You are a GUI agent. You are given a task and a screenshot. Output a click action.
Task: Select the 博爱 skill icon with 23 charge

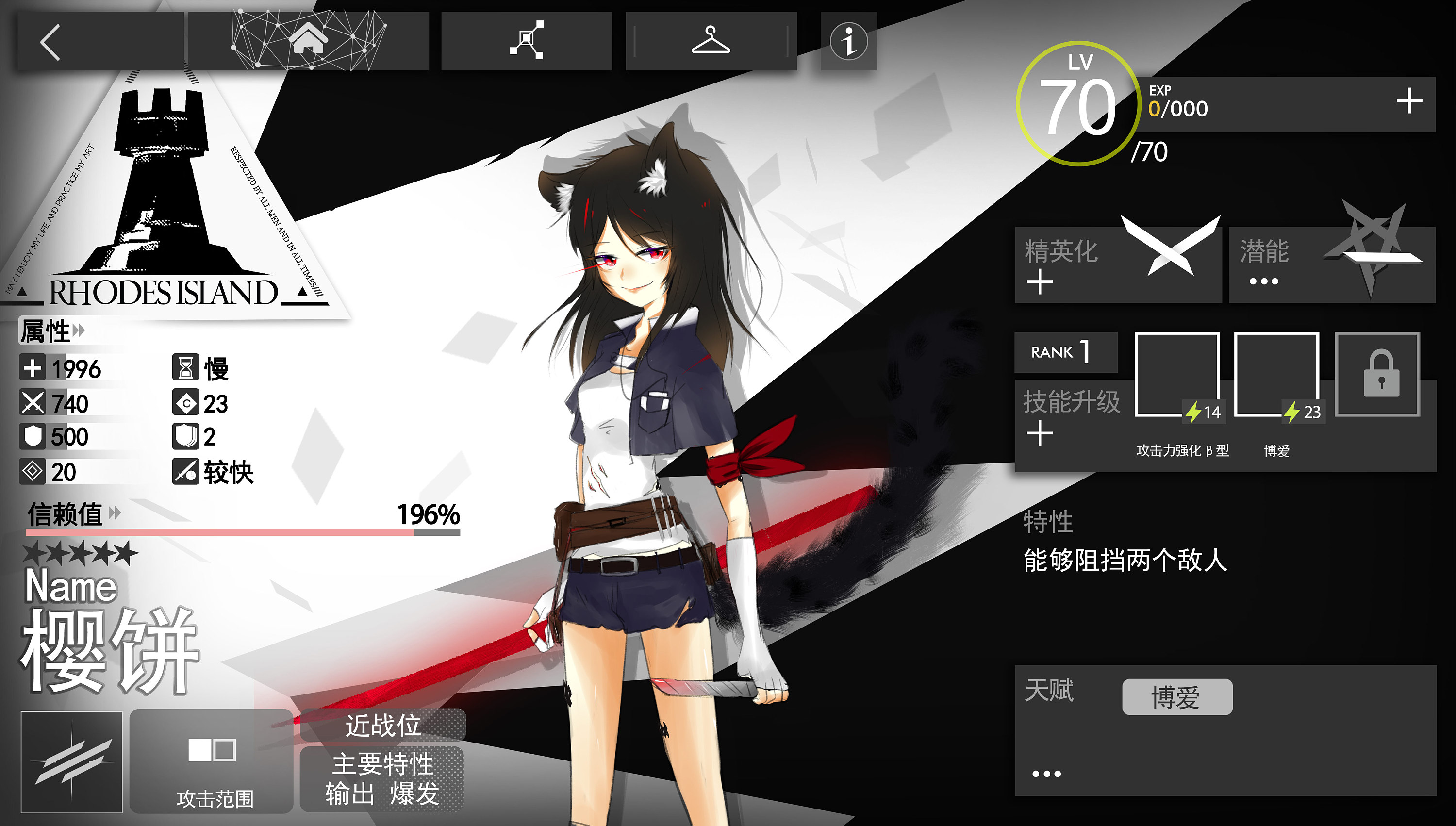point(1277,375)
